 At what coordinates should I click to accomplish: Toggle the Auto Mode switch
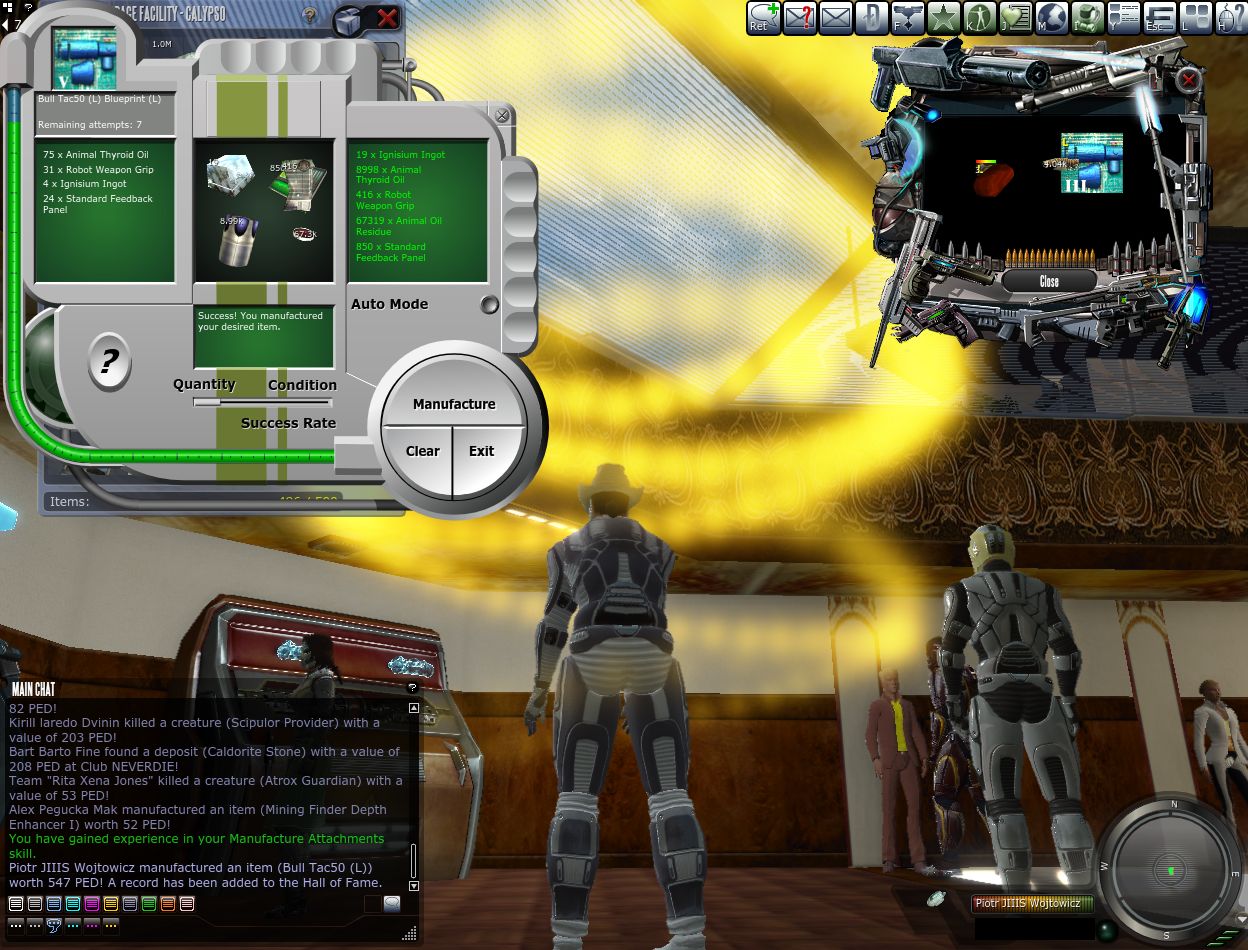click(489, 305)
